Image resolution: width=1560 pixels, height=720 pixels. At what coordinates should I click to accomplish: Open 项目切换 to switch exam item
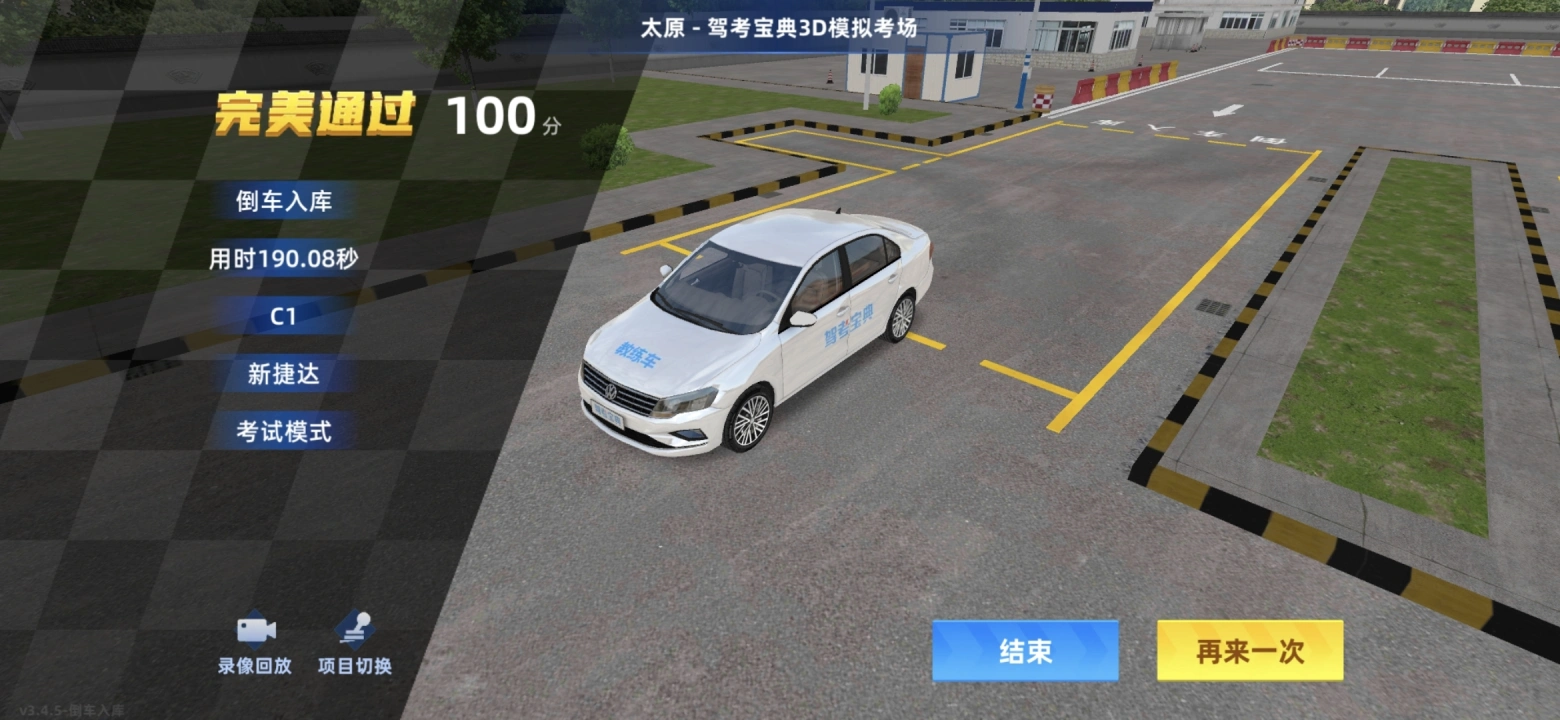[x=354, y=644]
